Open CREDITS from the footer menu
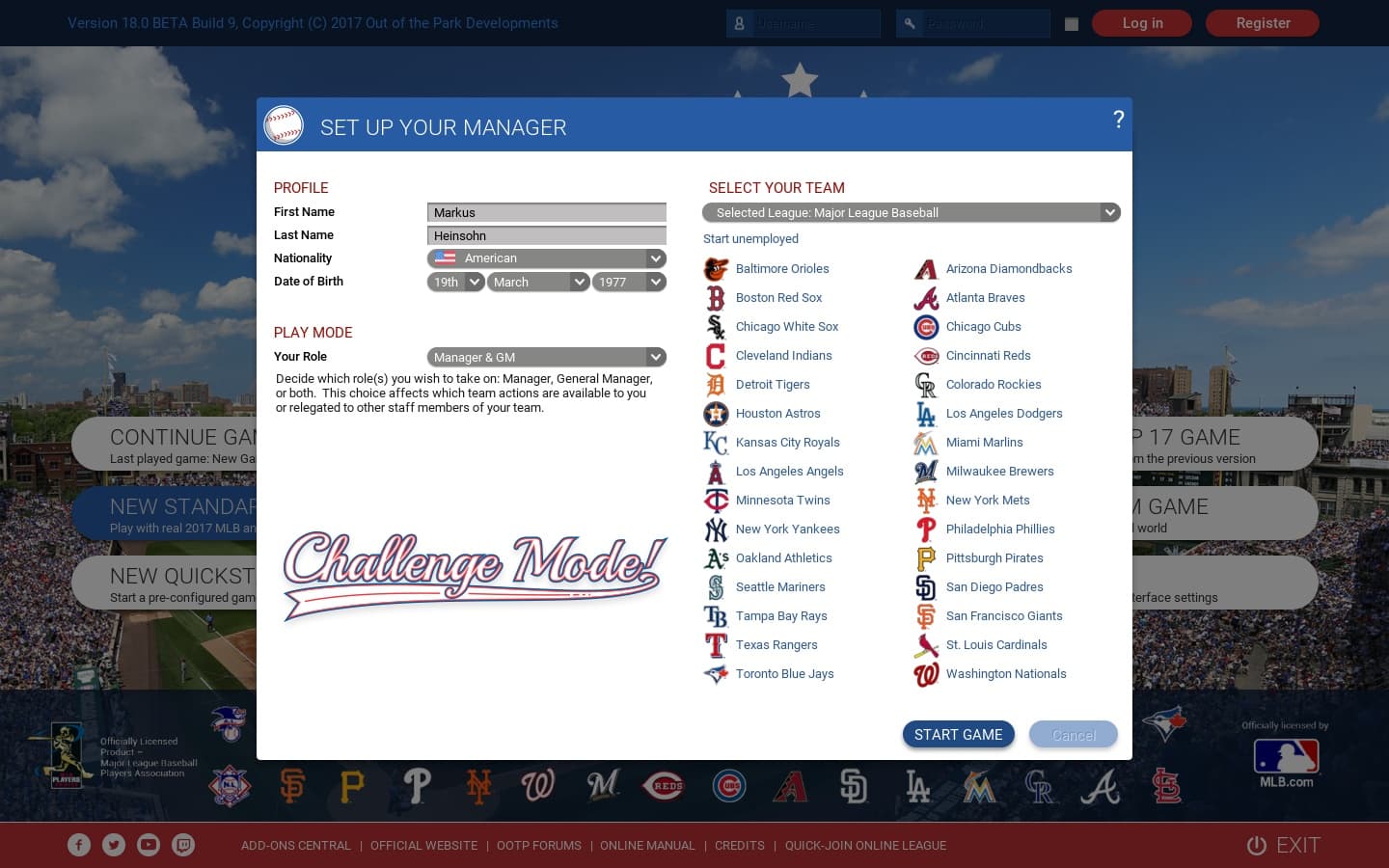The image size is (1389, 868). tap(739, 845)
